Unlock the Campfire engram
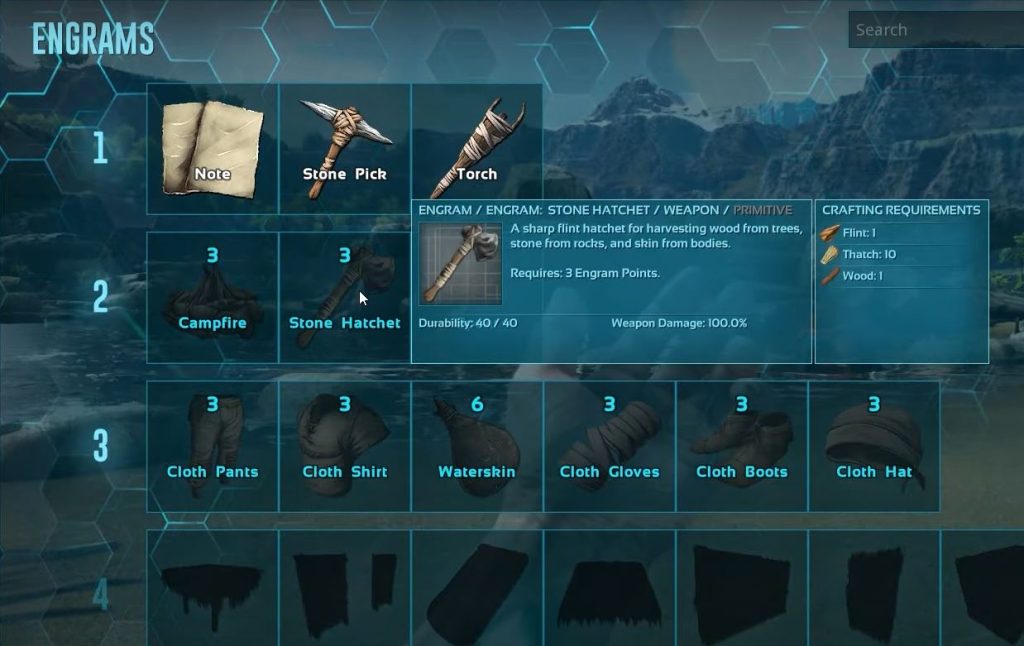1024x646 pixels. pyautogui.click(x=212, y=297)
